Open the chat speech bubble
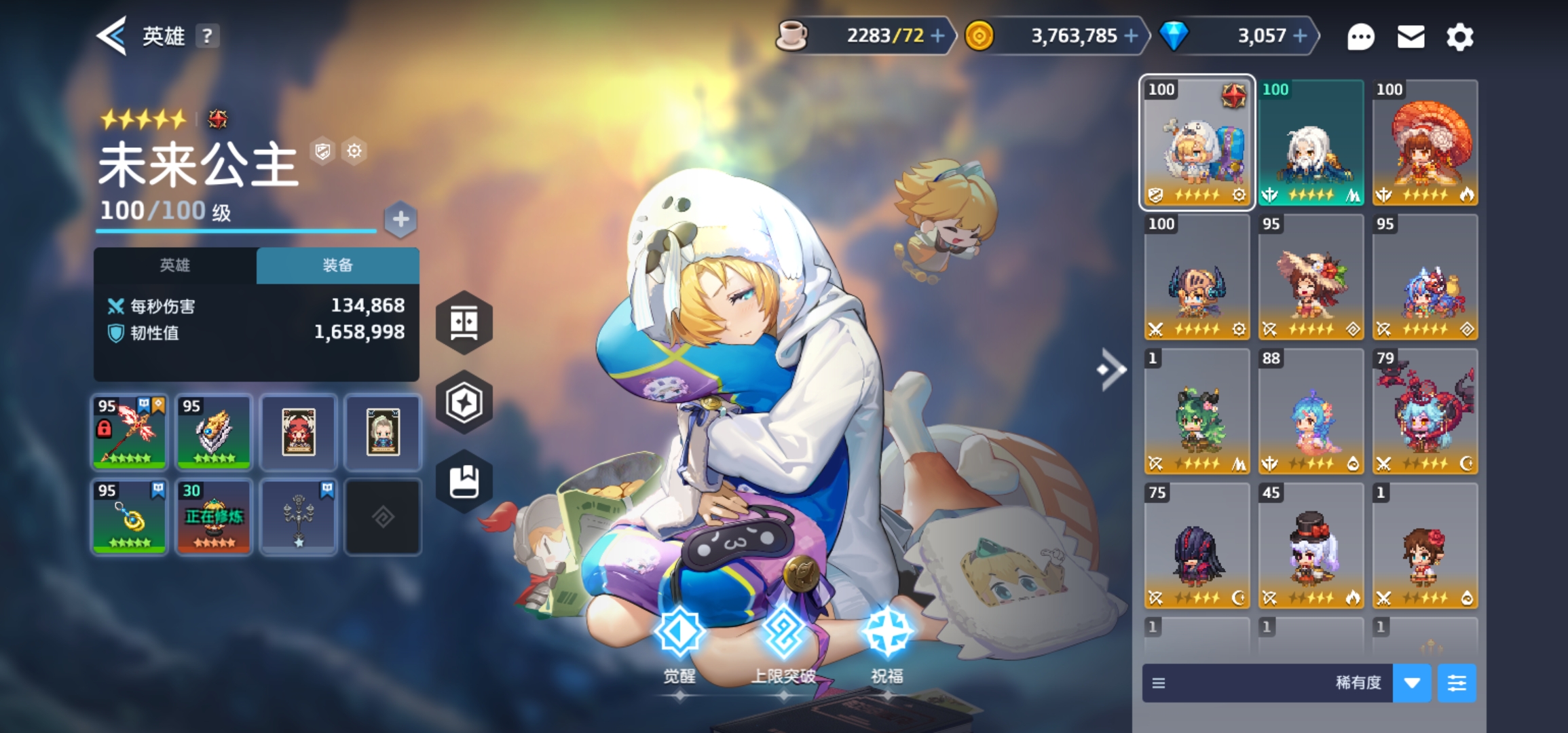This screenshot has height=733, width=1568. 1360,37
